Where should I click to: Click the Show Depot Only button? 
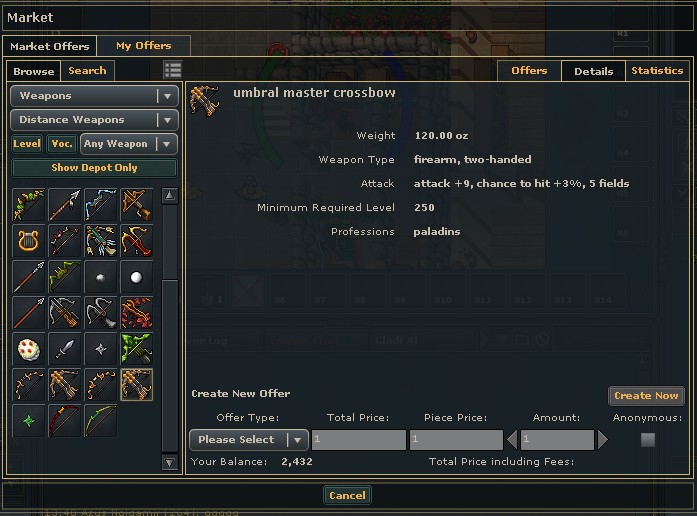click(x=94, y=168)
